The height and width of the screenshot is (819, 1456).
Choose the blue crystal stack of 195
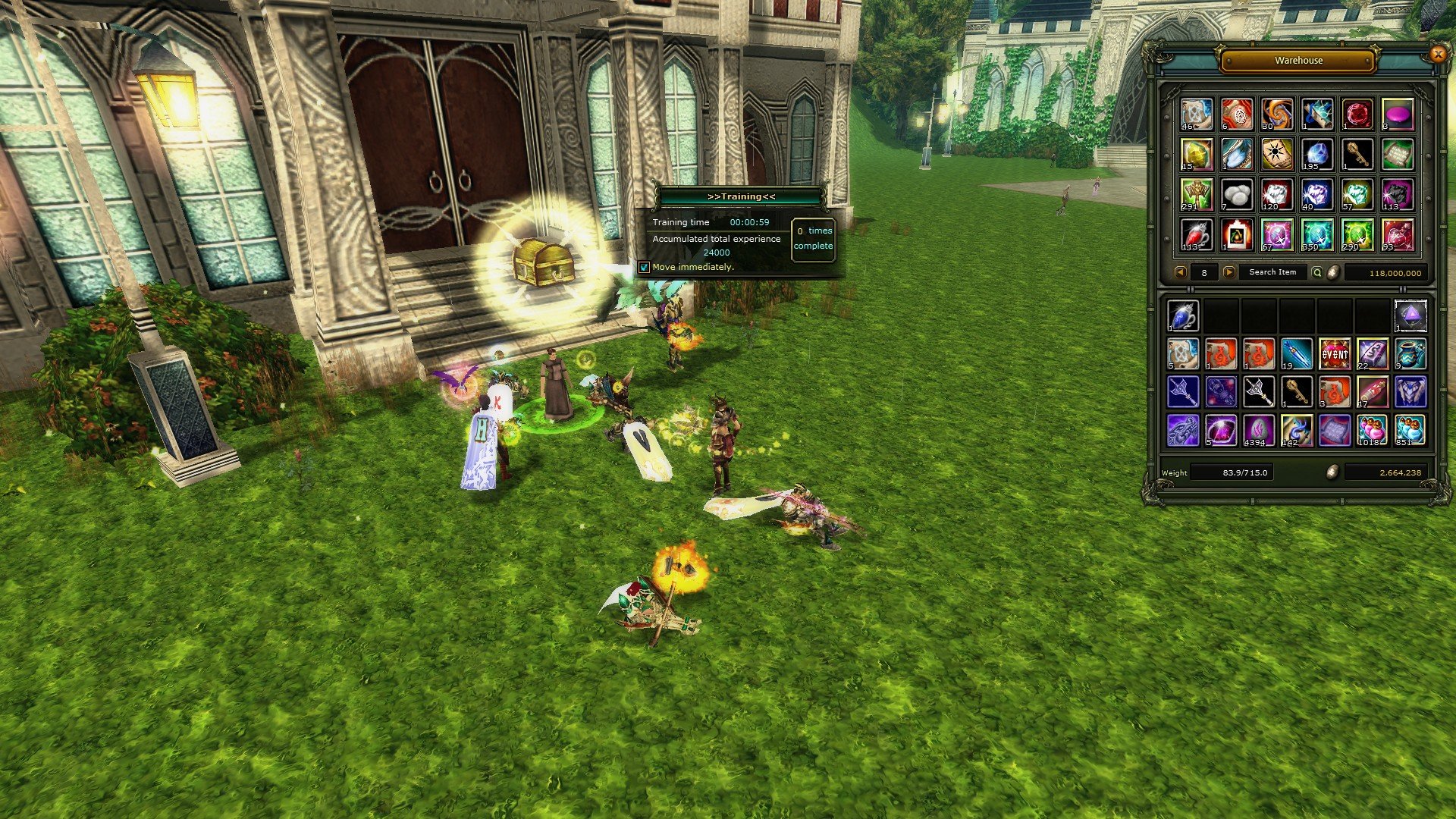[1316, 154]
